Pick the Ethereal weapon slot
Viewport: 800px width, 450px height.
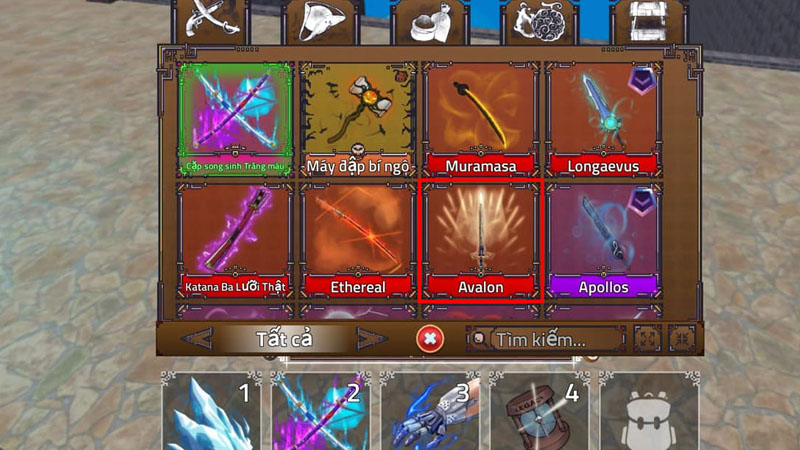click(x=357, y=240)
